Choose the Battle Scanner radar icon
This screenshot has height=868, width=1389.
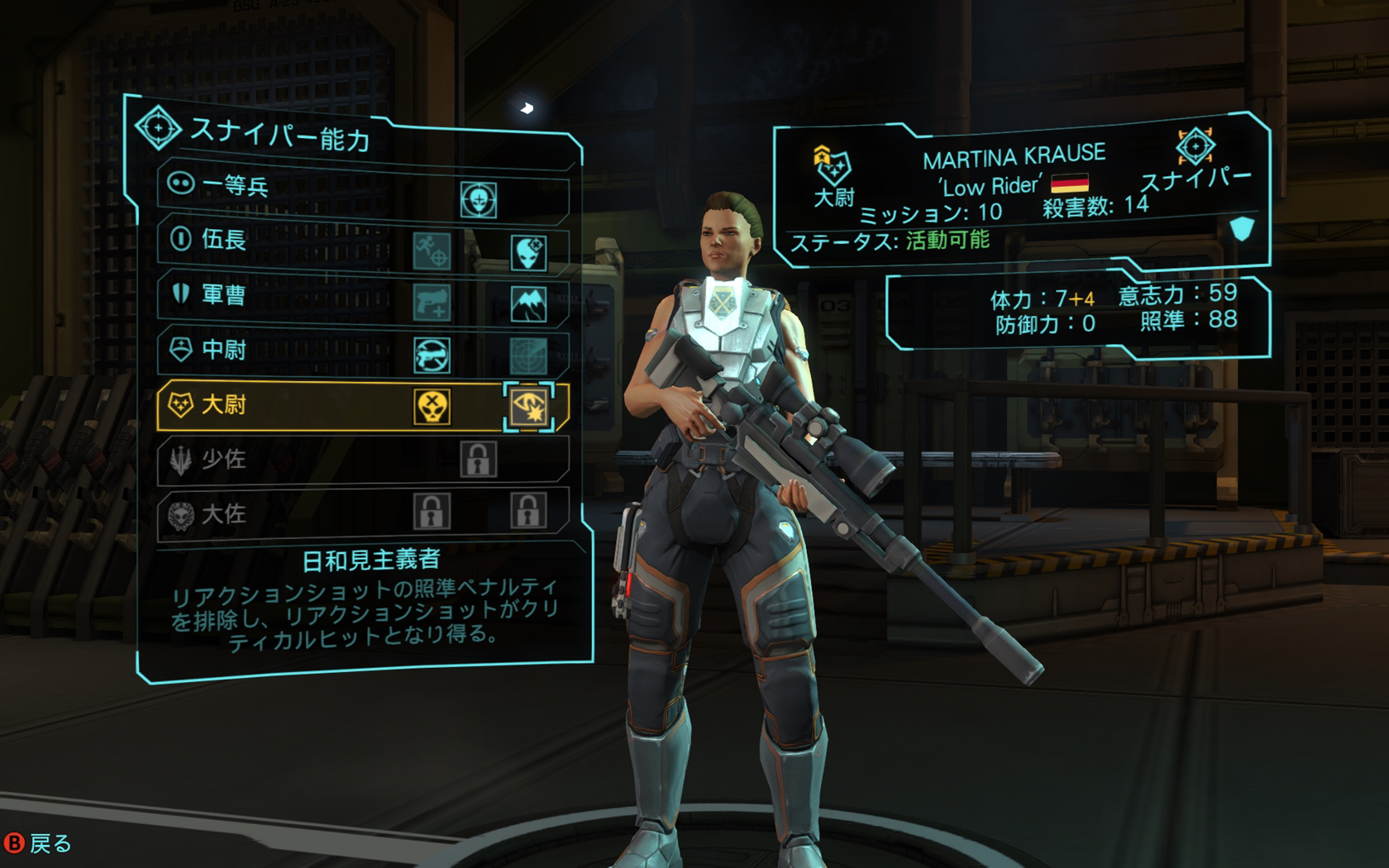[x=528, y=356]
